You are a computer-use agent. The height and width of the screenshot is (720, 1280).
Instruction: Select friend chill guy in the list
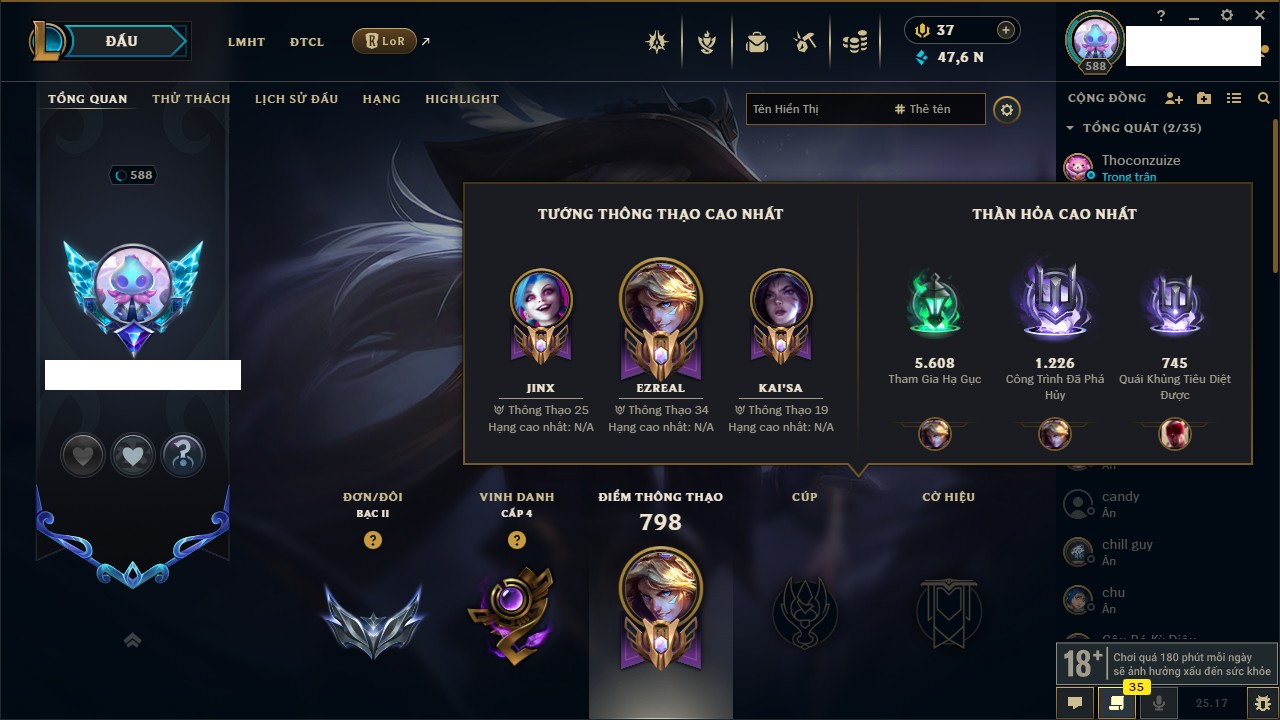point(1126,551)
